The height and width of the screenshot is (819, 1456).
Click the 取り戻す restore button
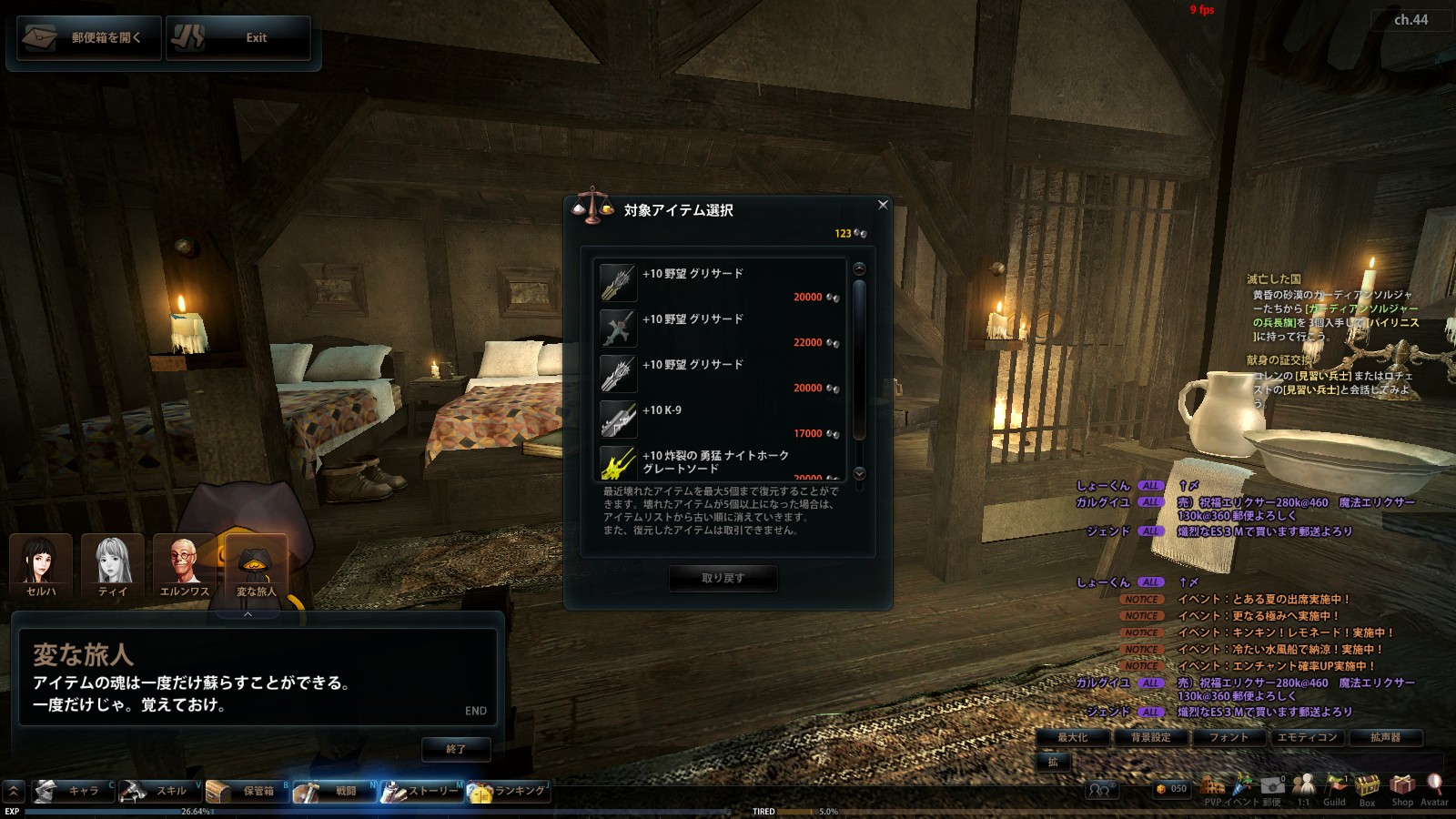tap(723, 578)
